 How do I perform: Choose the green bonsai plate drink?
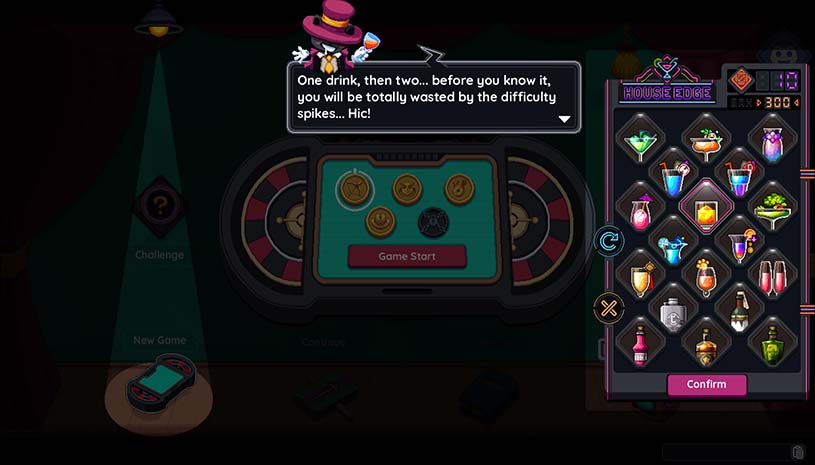[772, 208]
